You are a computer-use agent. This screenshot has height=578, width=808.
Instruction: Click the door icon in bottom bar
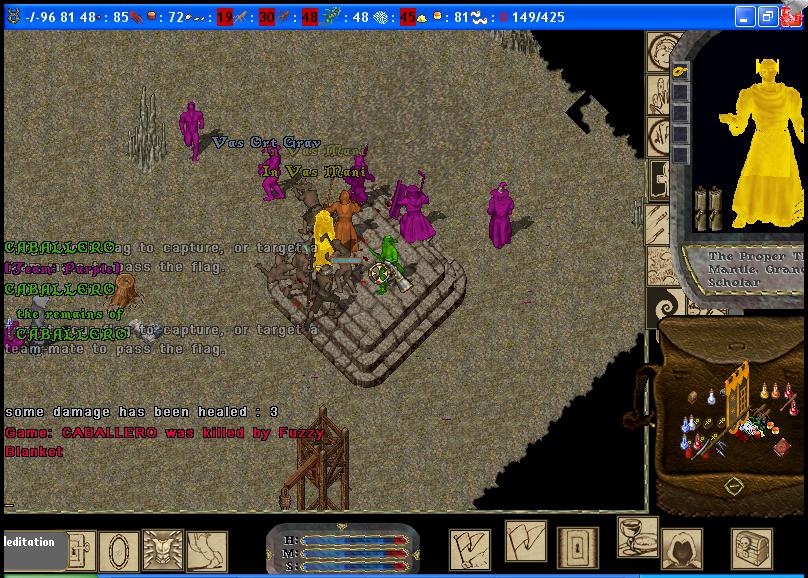pyautogui.click(x=577, y=548)
